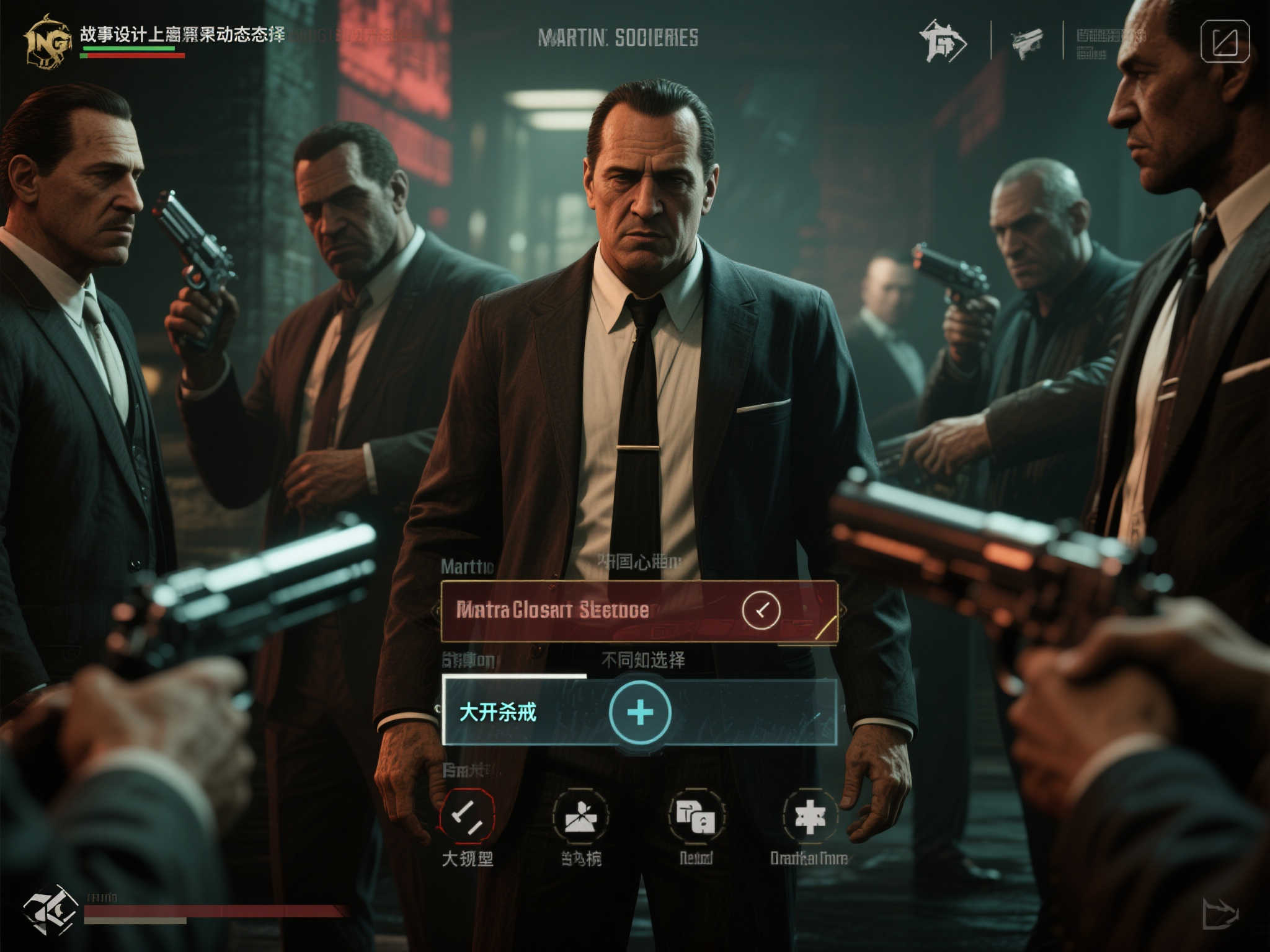The height and width of the screenshot is (952, 1270).
Task: Click the angular arrow emblem in top bar
Action: (943, 42)
